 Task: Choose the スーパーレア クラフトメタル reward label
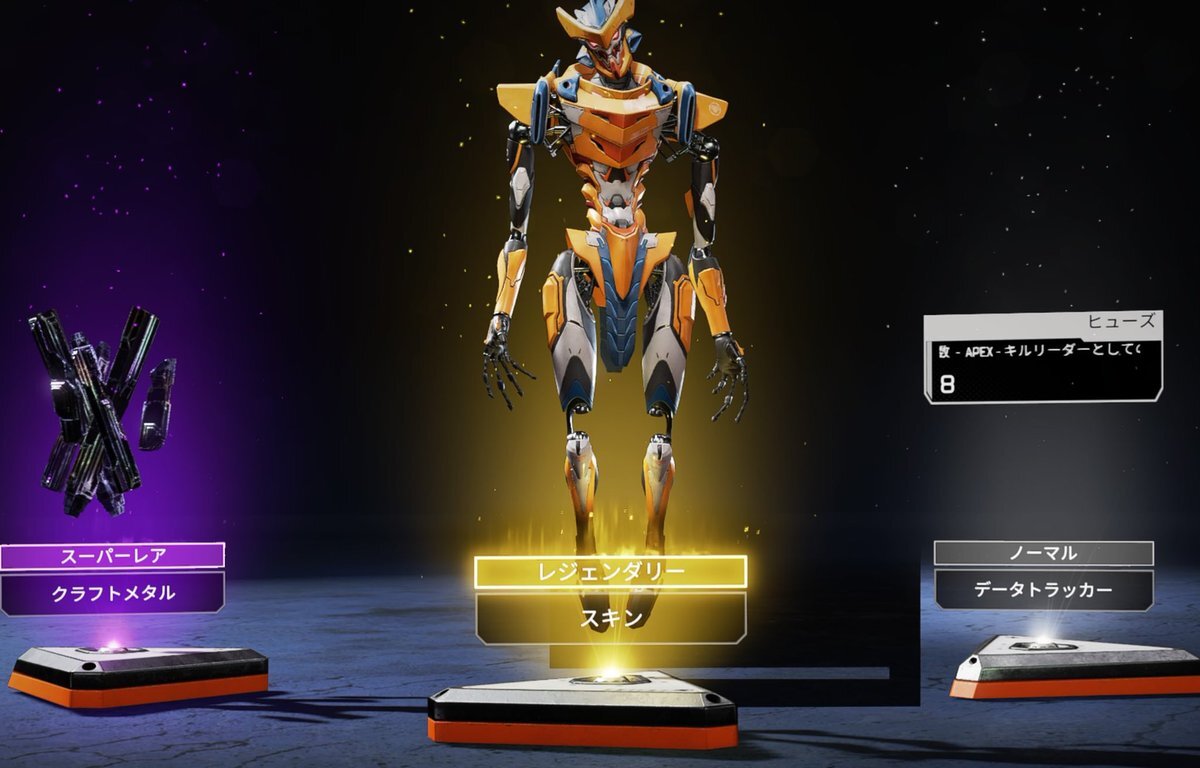point(113,578)
